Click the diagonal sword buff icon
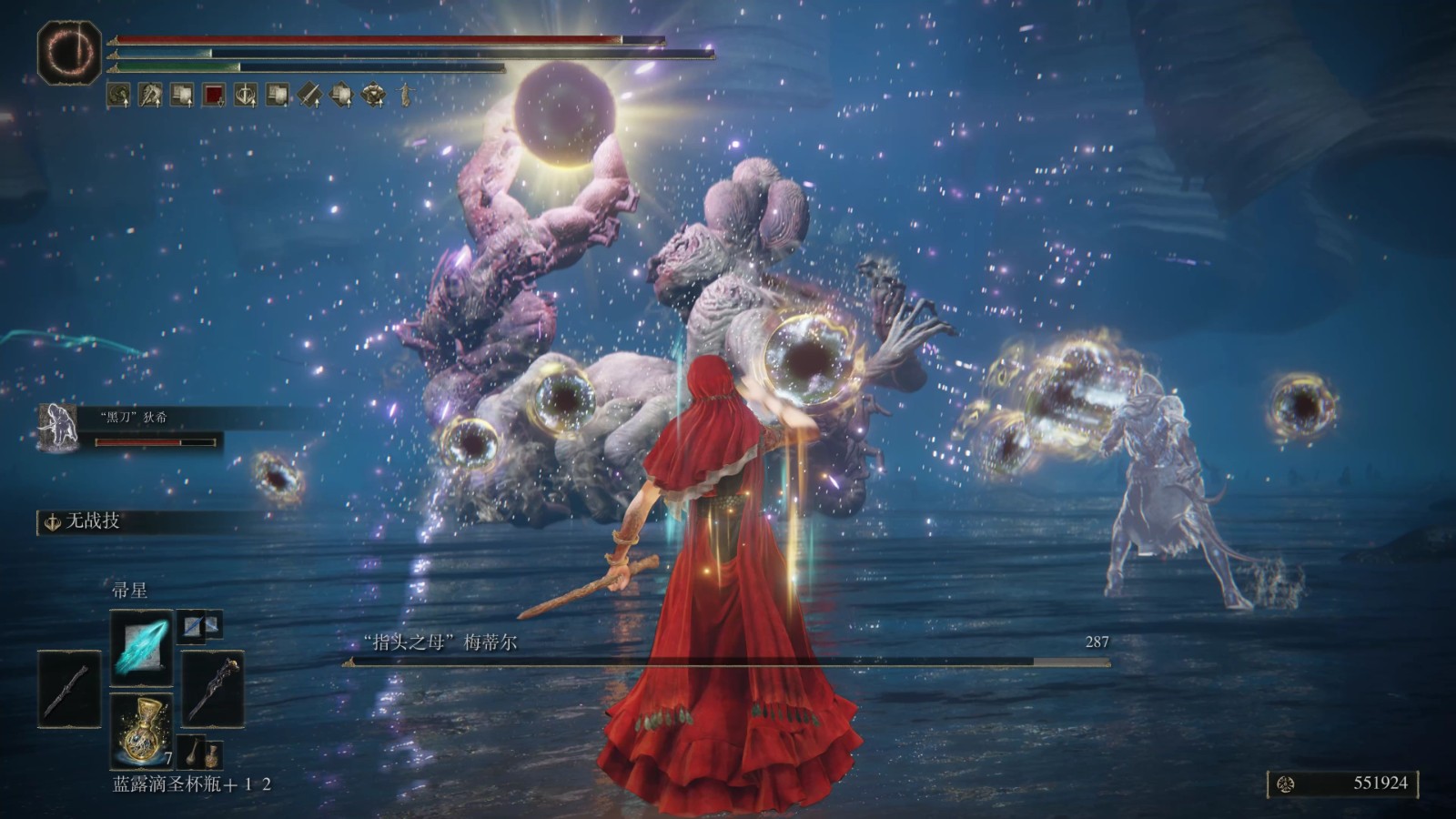The width and height of the screenshot is (1456, 819). click(x=309, y=94)
